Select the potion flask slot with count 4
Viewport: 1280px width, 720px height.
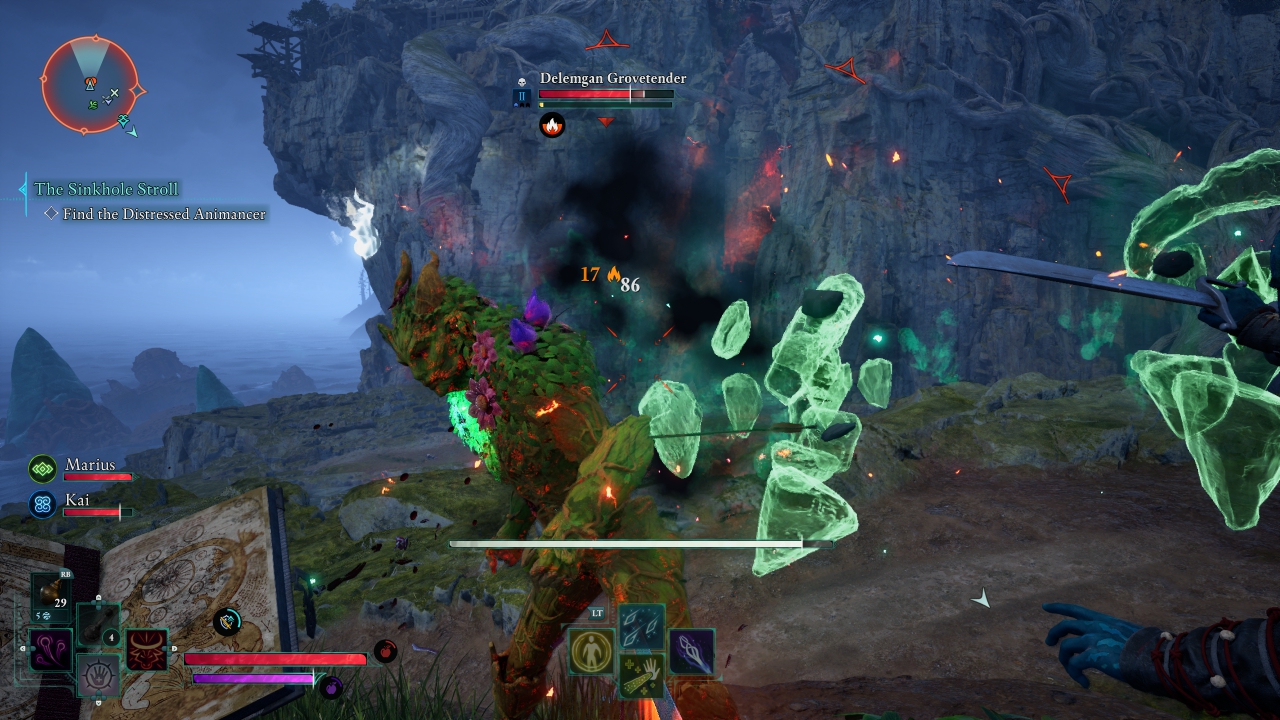99,625
